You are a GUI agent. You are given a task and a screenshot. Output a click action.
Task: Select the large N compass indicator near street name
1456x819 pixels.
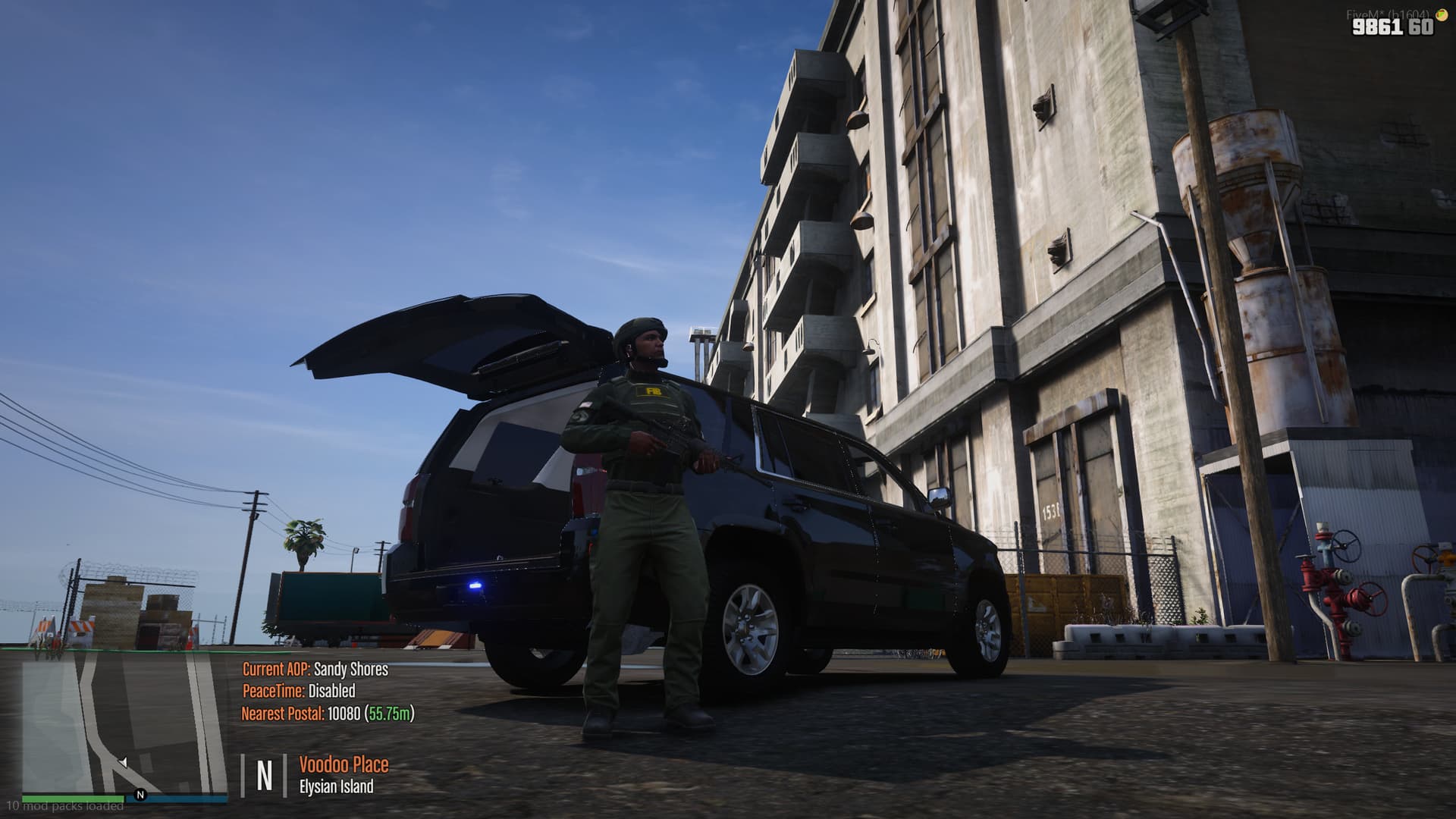pos(265,774)
